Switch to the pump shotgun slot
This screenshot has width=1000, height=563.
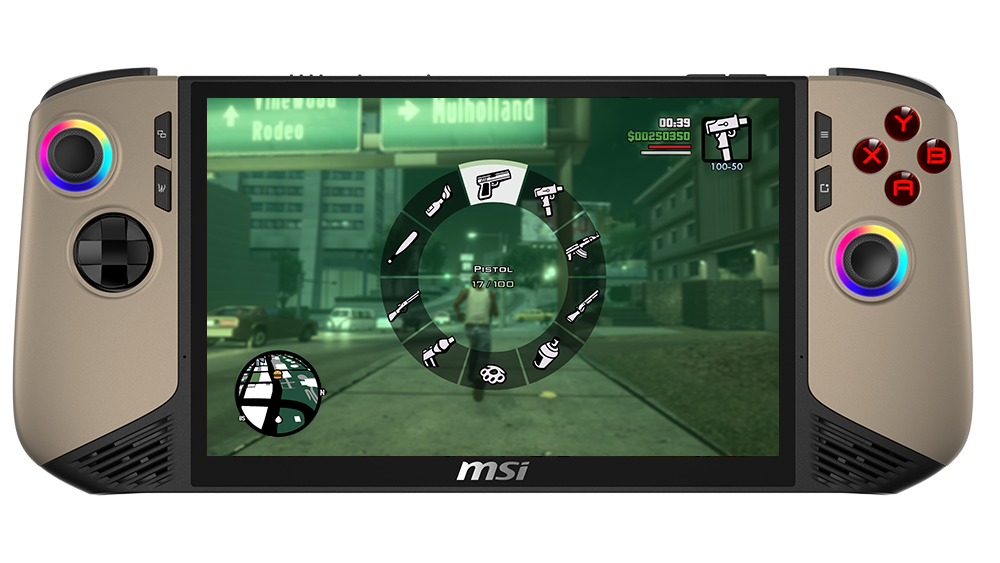pos(583,305)
